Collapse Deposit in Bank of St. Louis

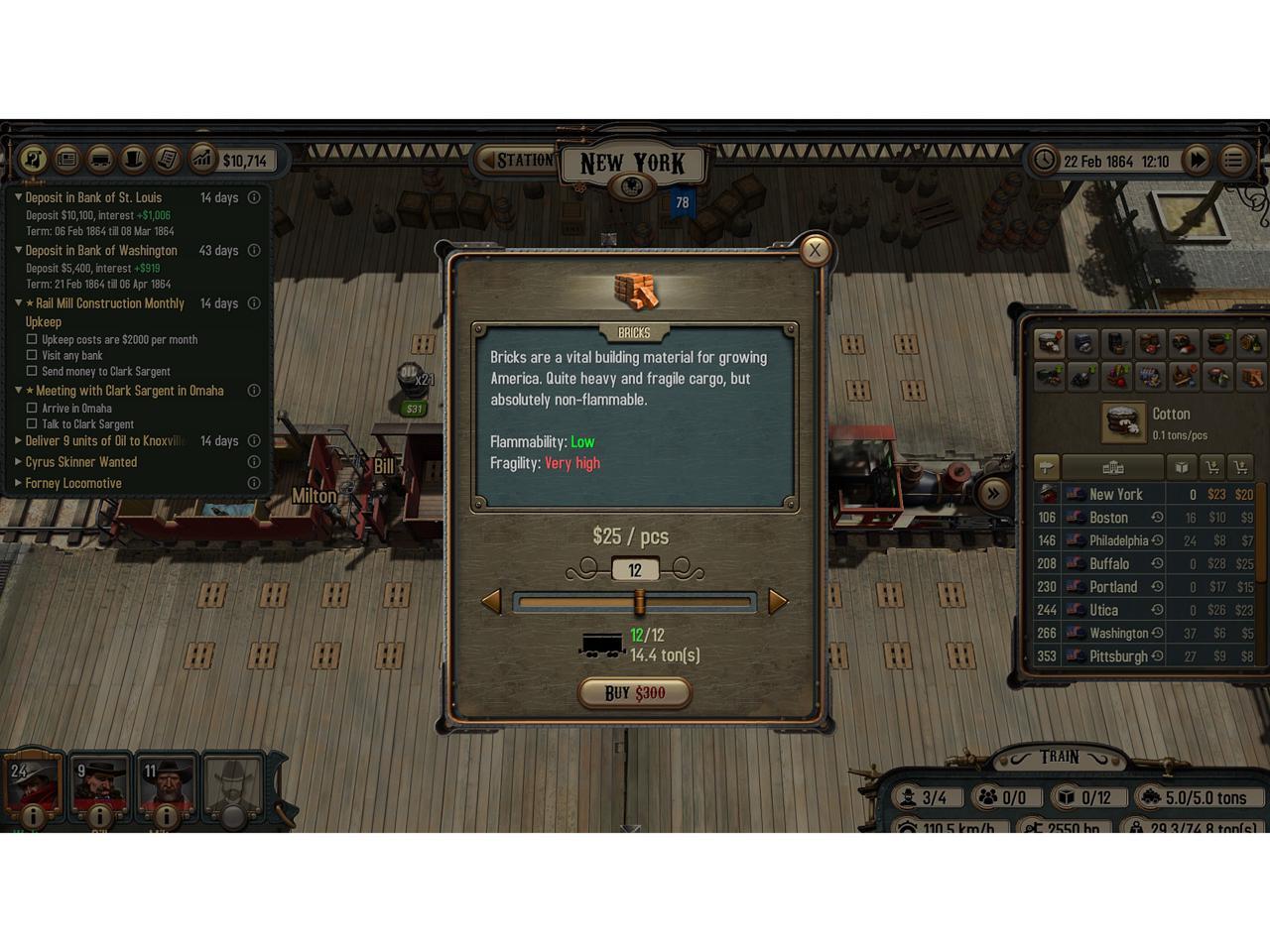(18, 197)
